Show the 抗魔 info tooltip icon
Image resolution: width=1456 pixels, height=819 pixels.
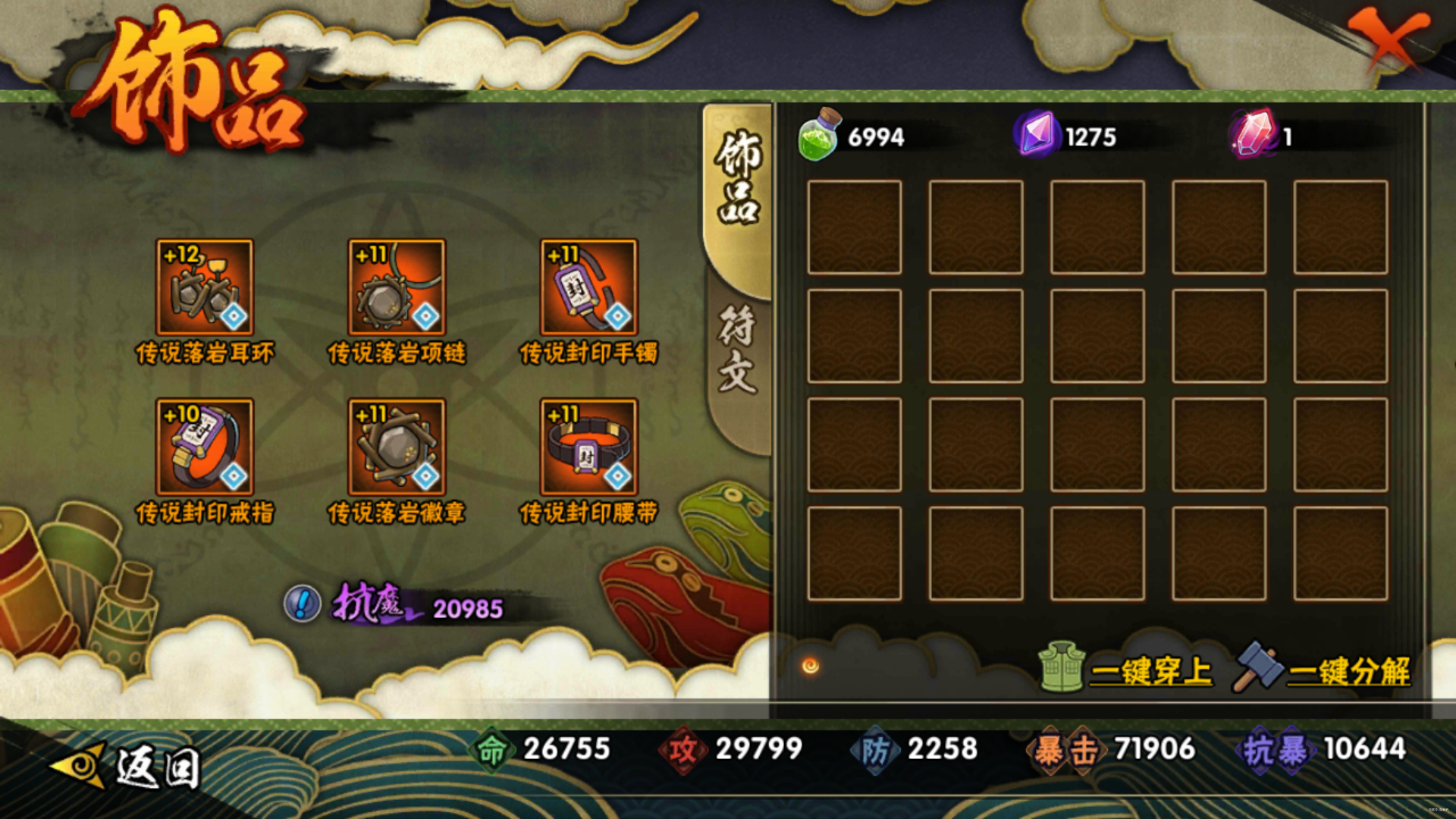click(303, 604)
